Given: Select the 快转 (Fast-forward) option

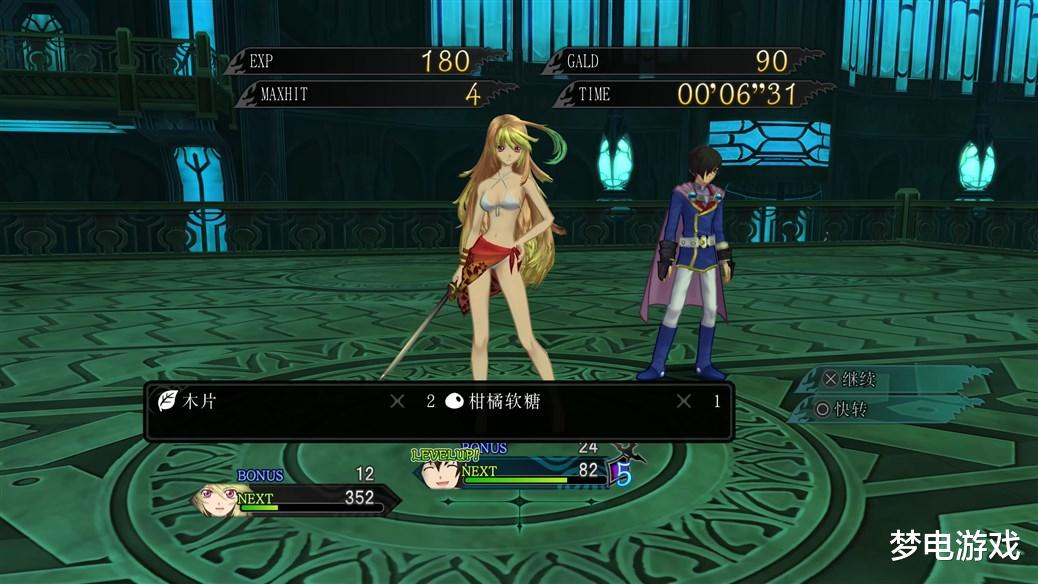Looking at the screenshot, I should click(843, 409).
